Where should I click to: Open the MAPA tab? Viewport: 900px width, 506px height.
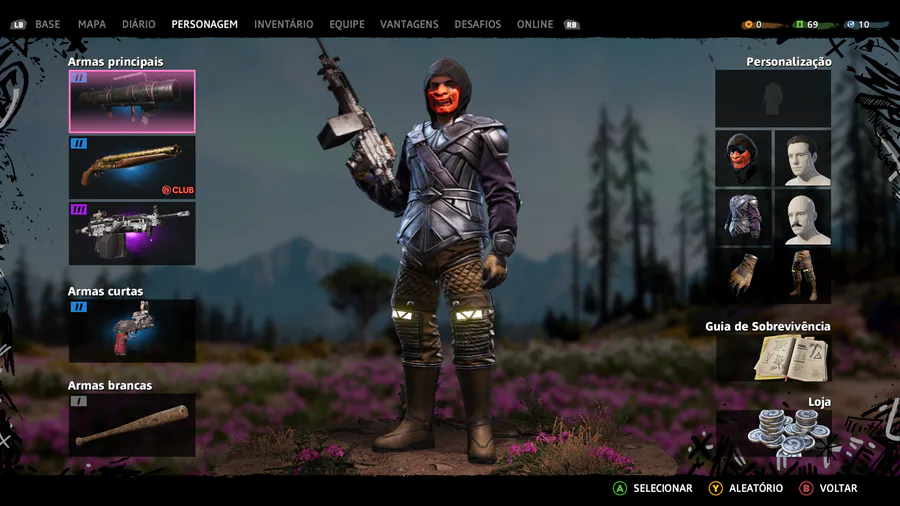(x=92, y=24)
